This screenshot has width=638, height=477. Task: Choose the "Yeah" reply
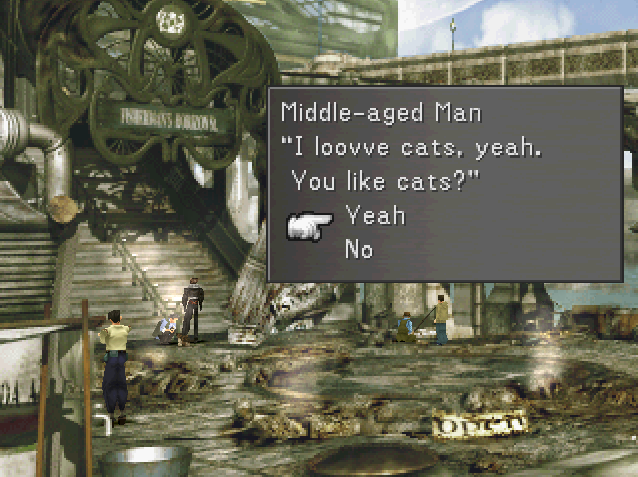(x=374, y=214)
